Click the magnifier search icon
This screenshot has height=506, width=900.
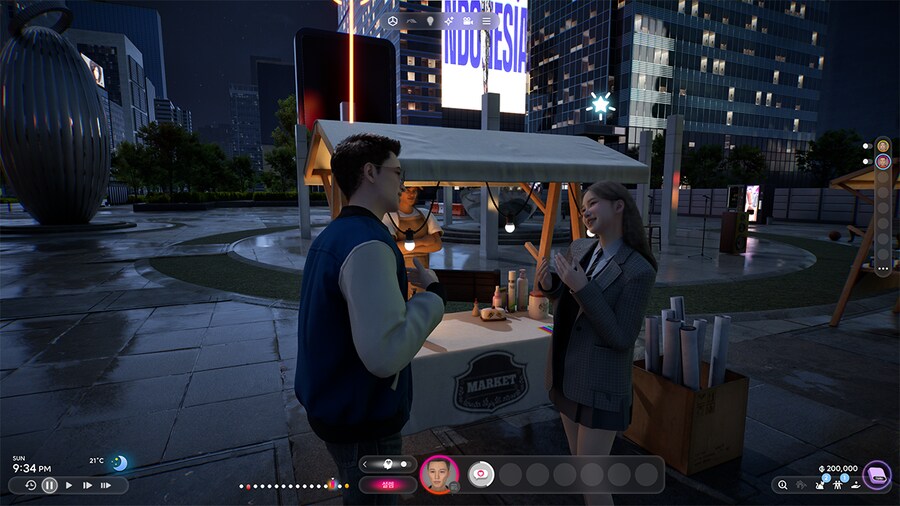click(x=782, y=485)
